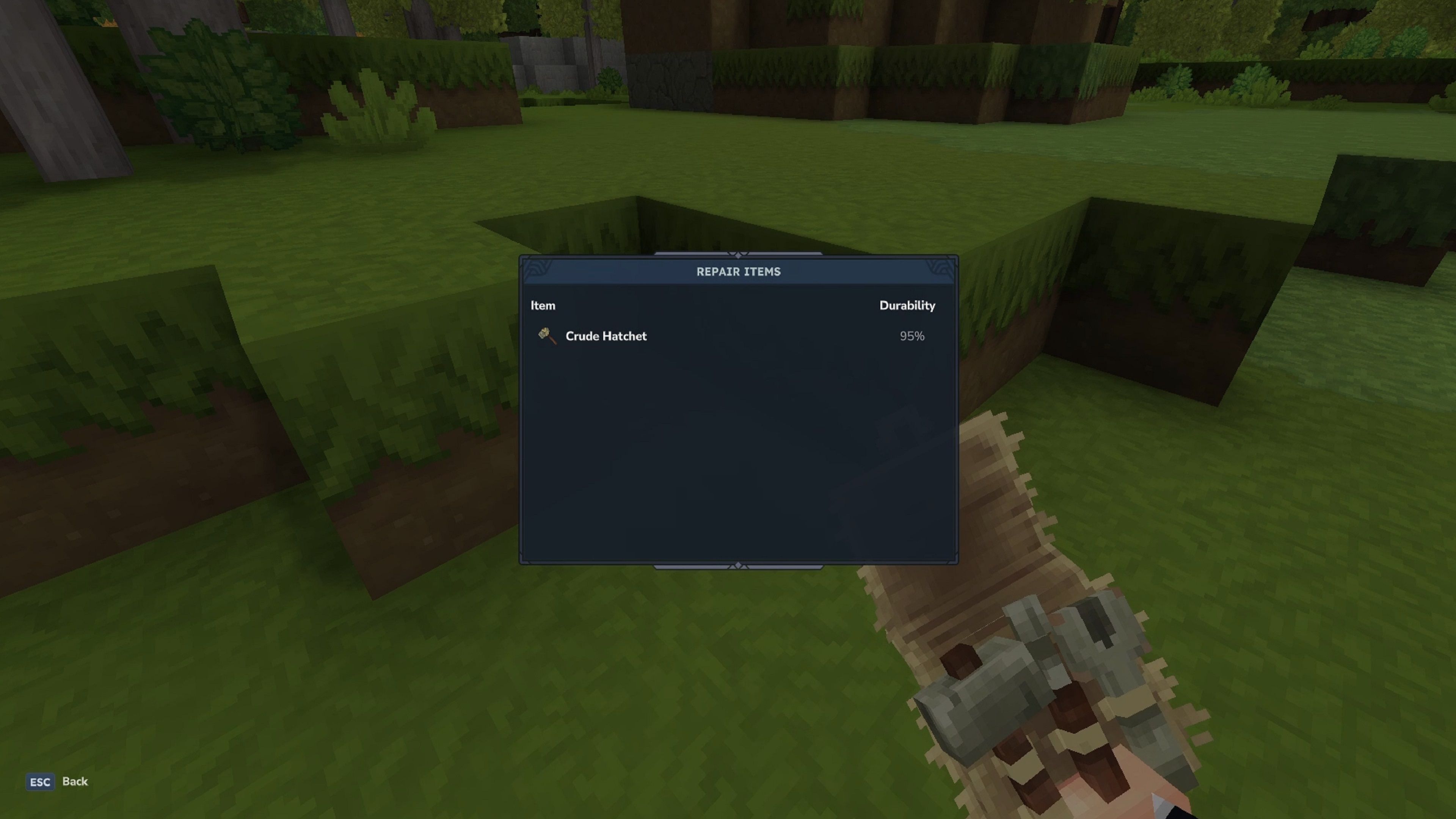Click the ESC key badge near Back
The image size is (1456, 819).
pyautogui.click(x=39, y=782)
